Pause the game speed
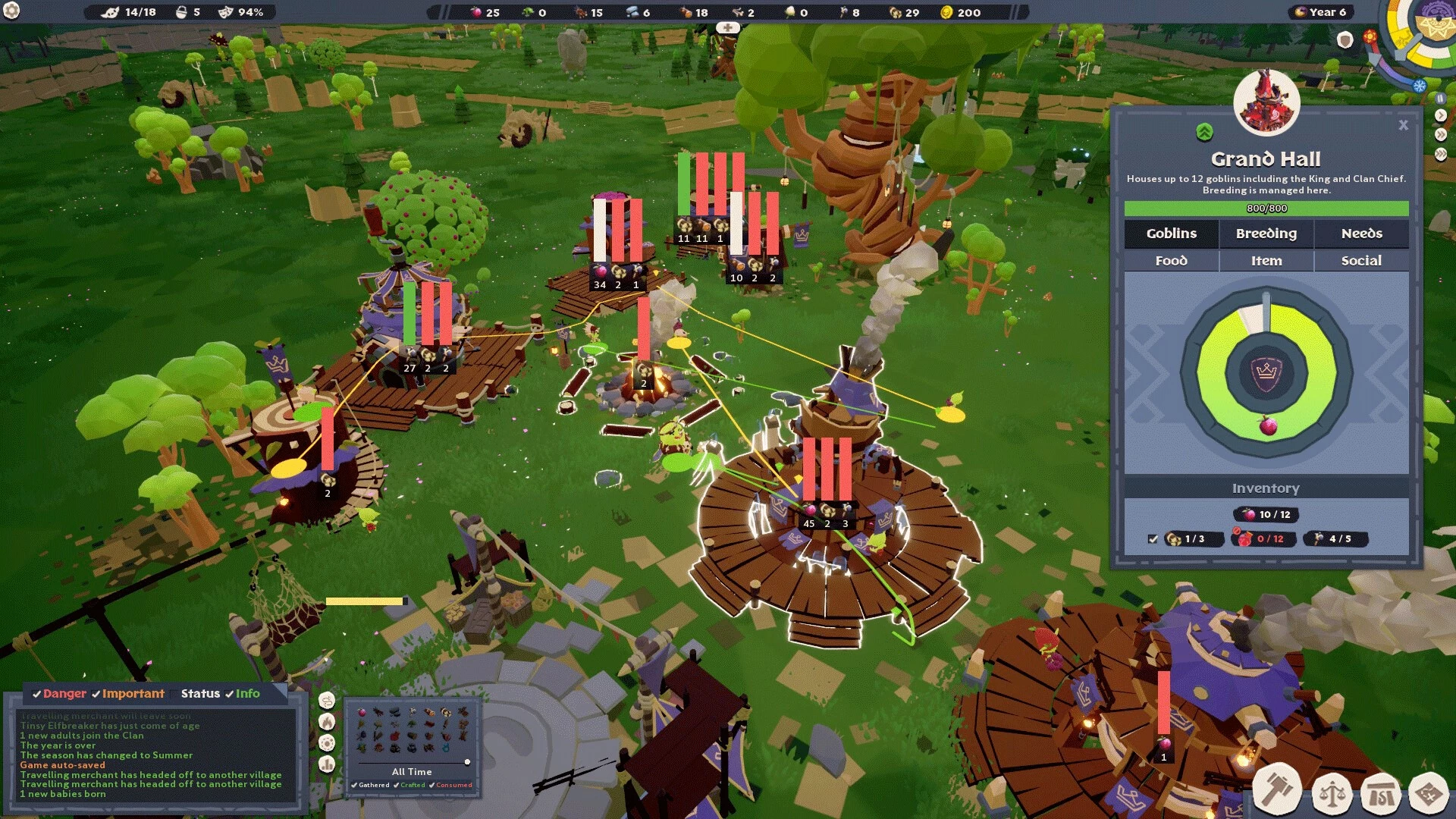The width and height of the screenshot is (1456, 819). [x=1440, y=99]
